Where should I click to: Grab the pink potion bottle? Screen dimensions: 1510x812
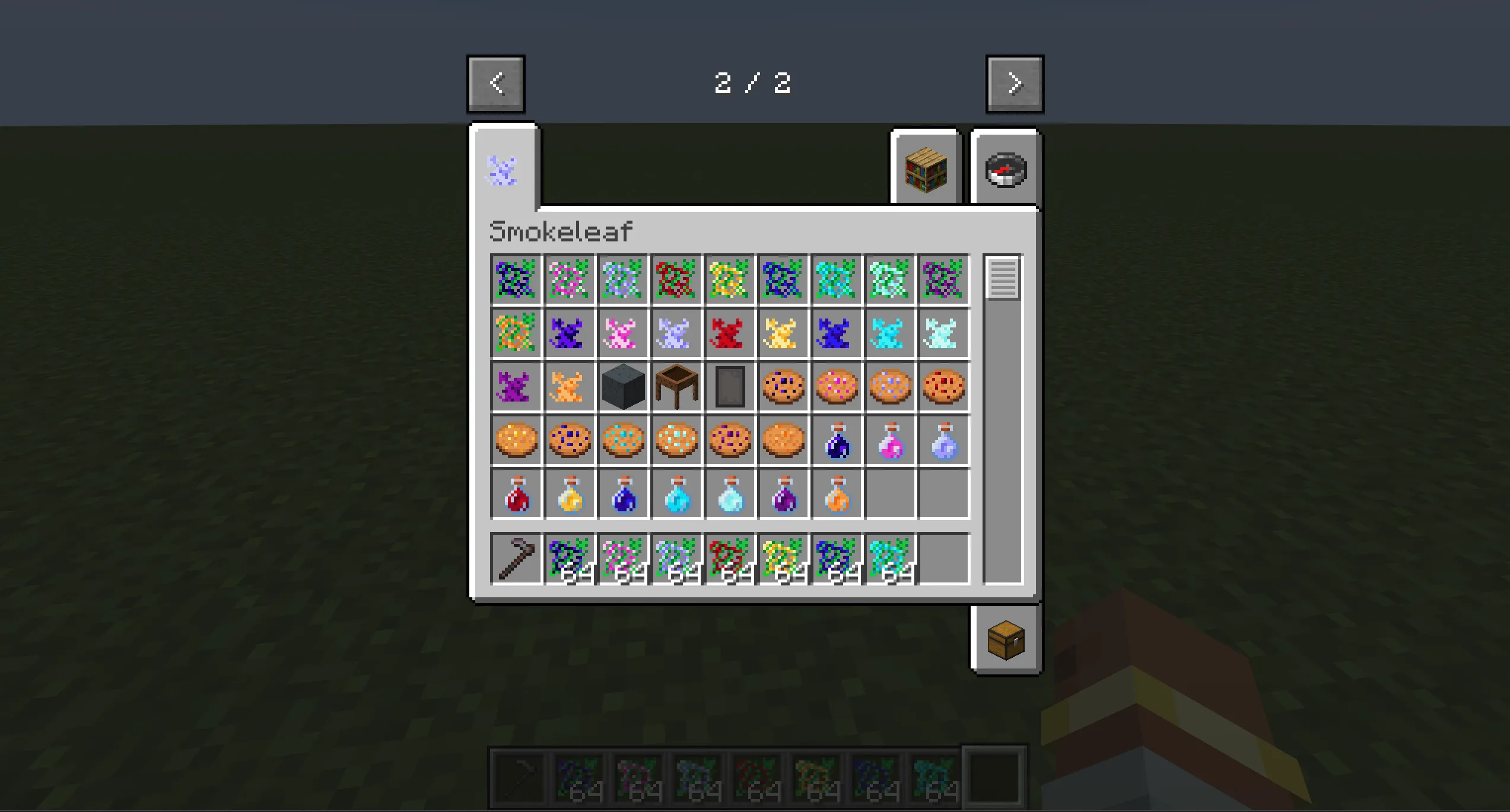pos(889,440)
